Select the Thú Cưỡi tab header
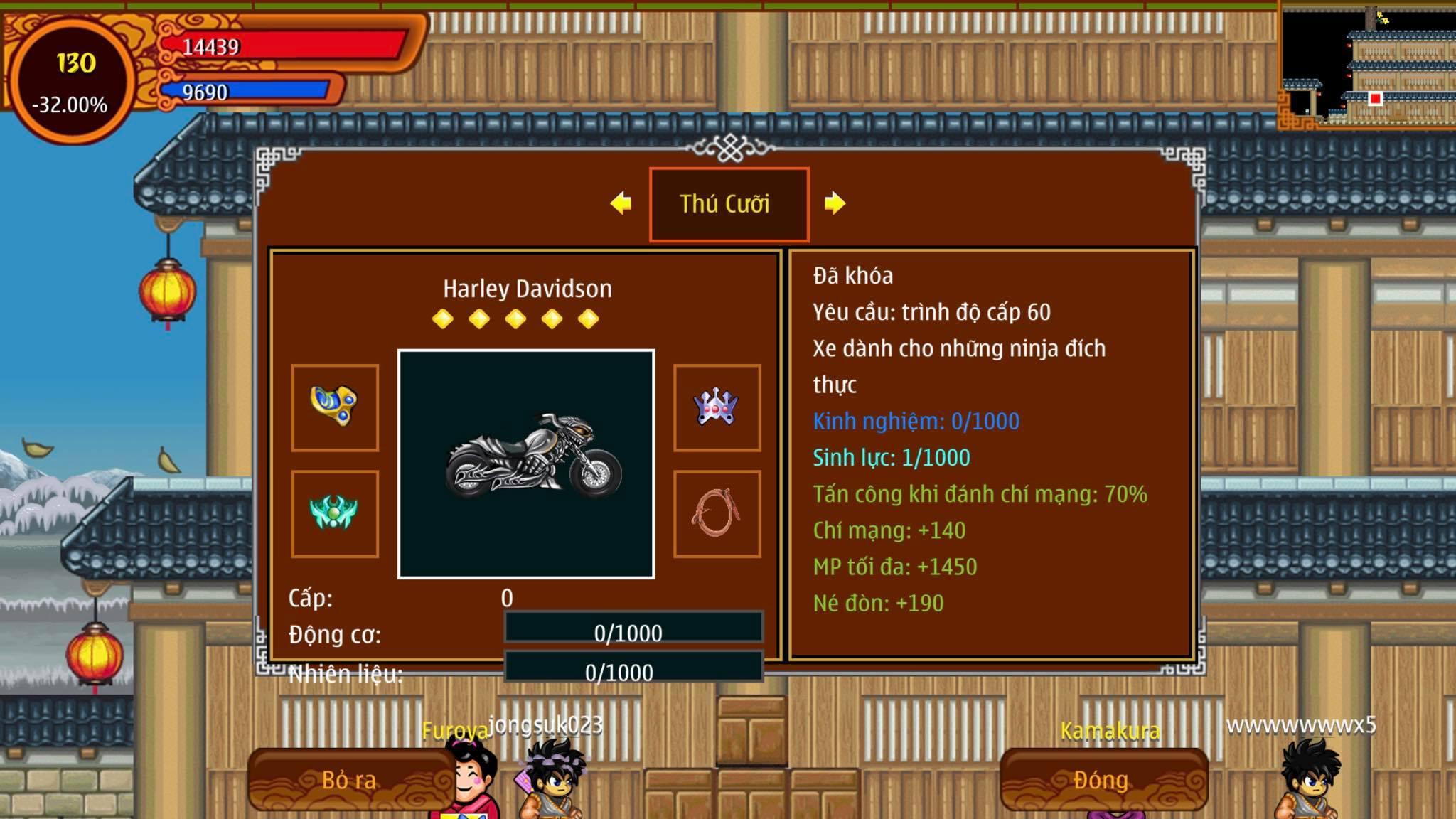The image size is (1456, 819). pyautogui.click(x=729, y=204)
